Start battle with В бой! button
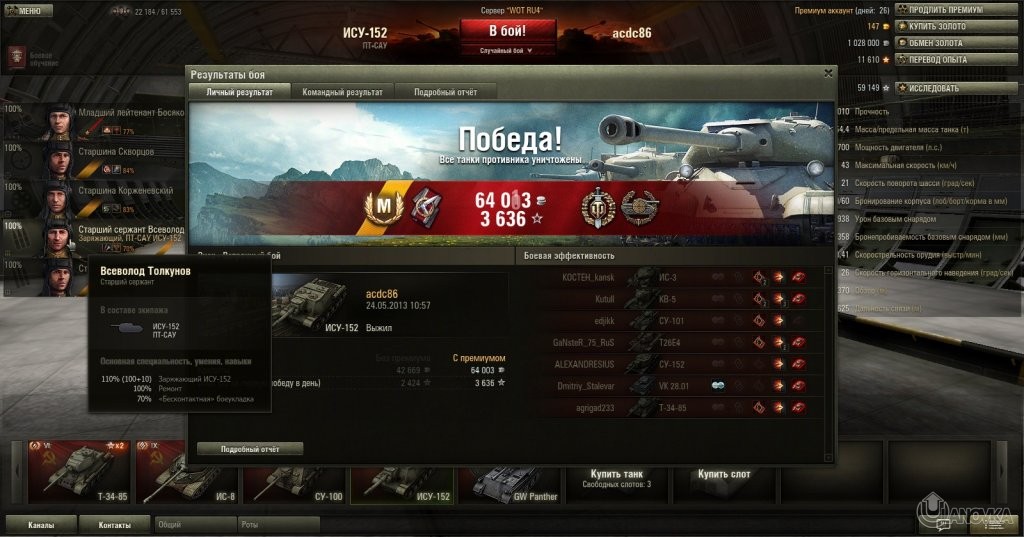This screenshot has height=537, width=1024. (x=507, y=30)
